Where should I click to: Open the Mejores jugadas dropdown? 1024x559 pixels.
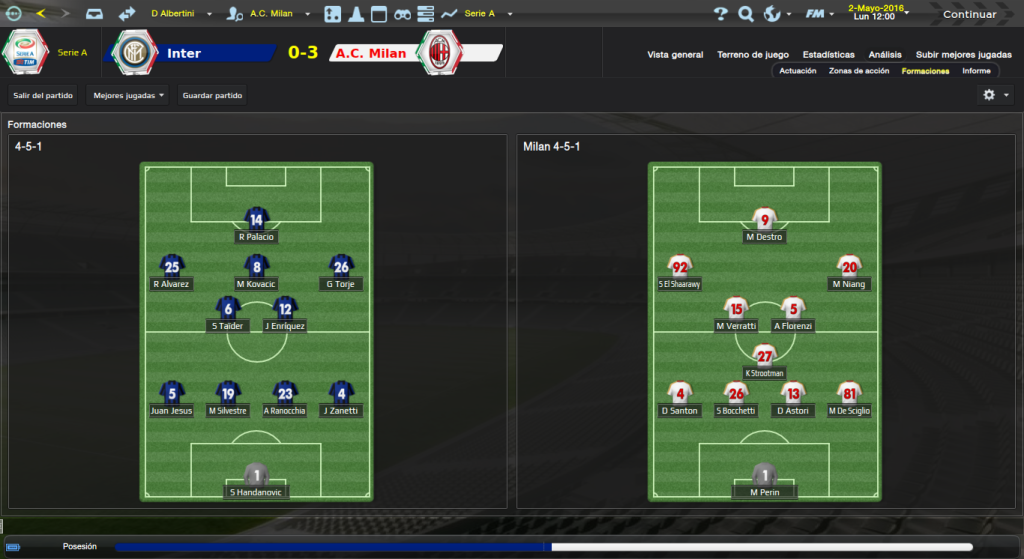tap(128, 95)
